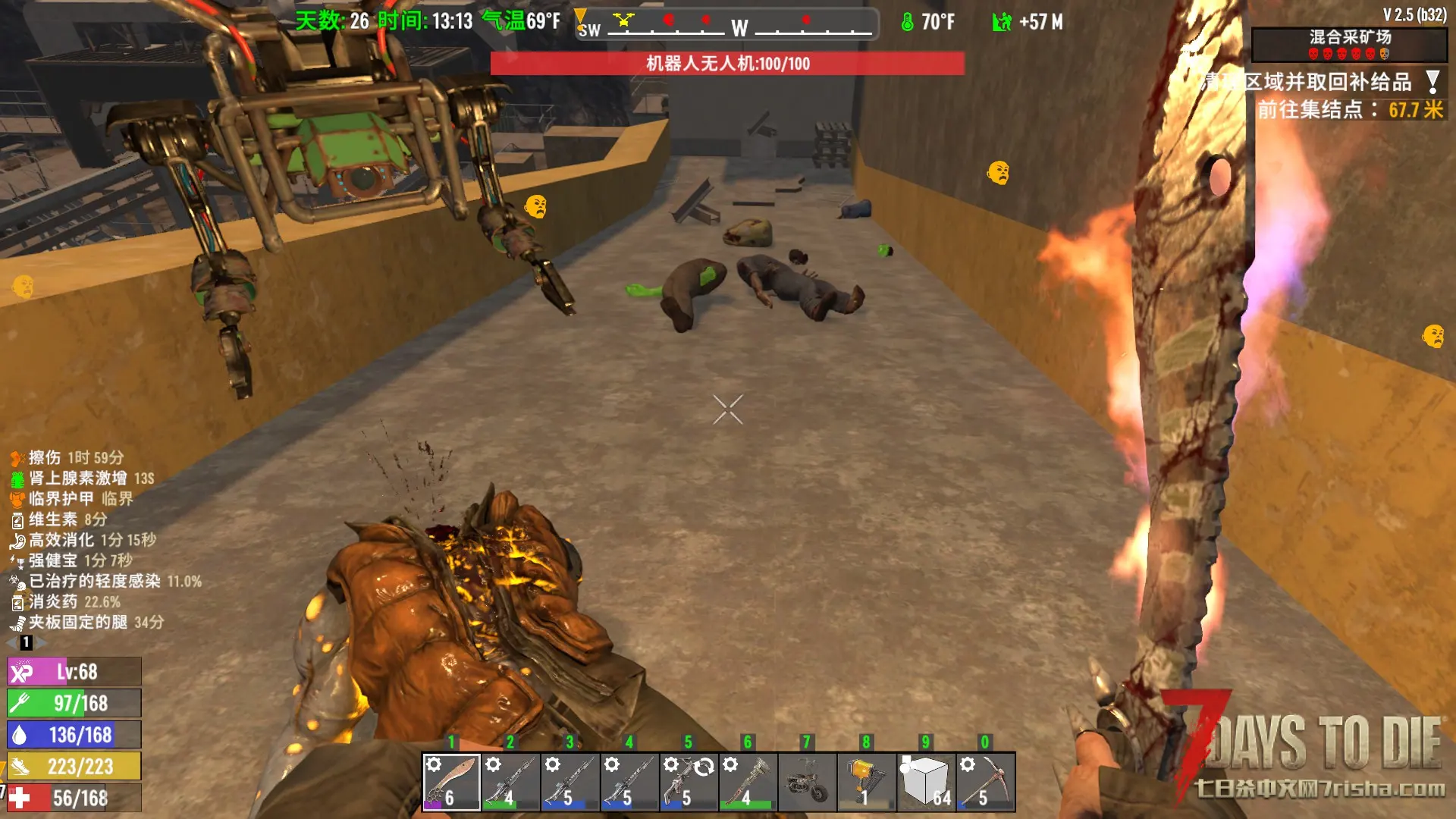This screenshot has height=819, width=1456.
Task: Select the hotbar slot 6 tool
Action: [748, 781]
